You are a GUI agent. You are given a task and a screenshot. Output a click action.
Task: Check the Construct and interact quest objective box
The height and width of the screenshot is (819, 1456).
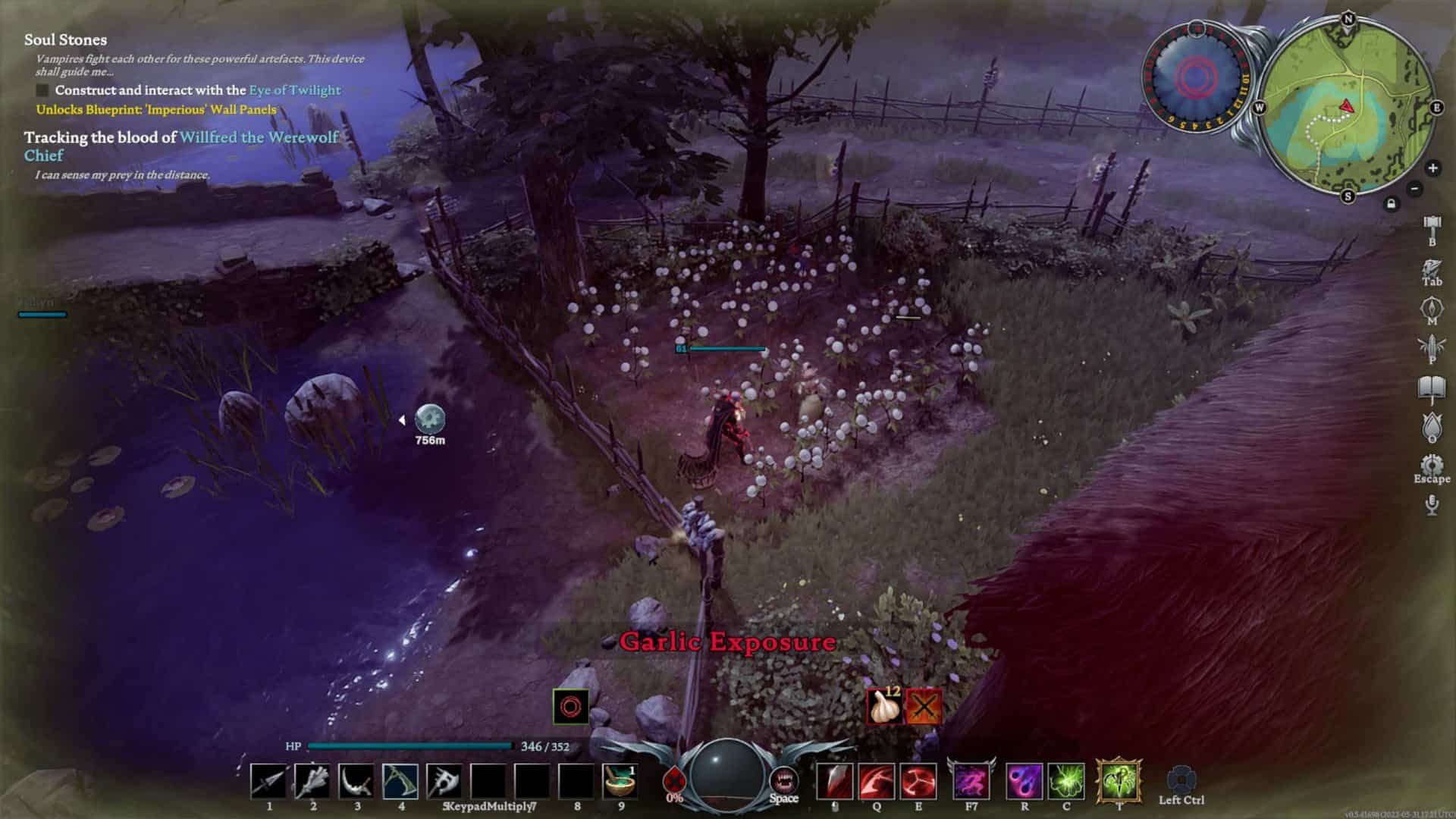click(x=42, y=89)
